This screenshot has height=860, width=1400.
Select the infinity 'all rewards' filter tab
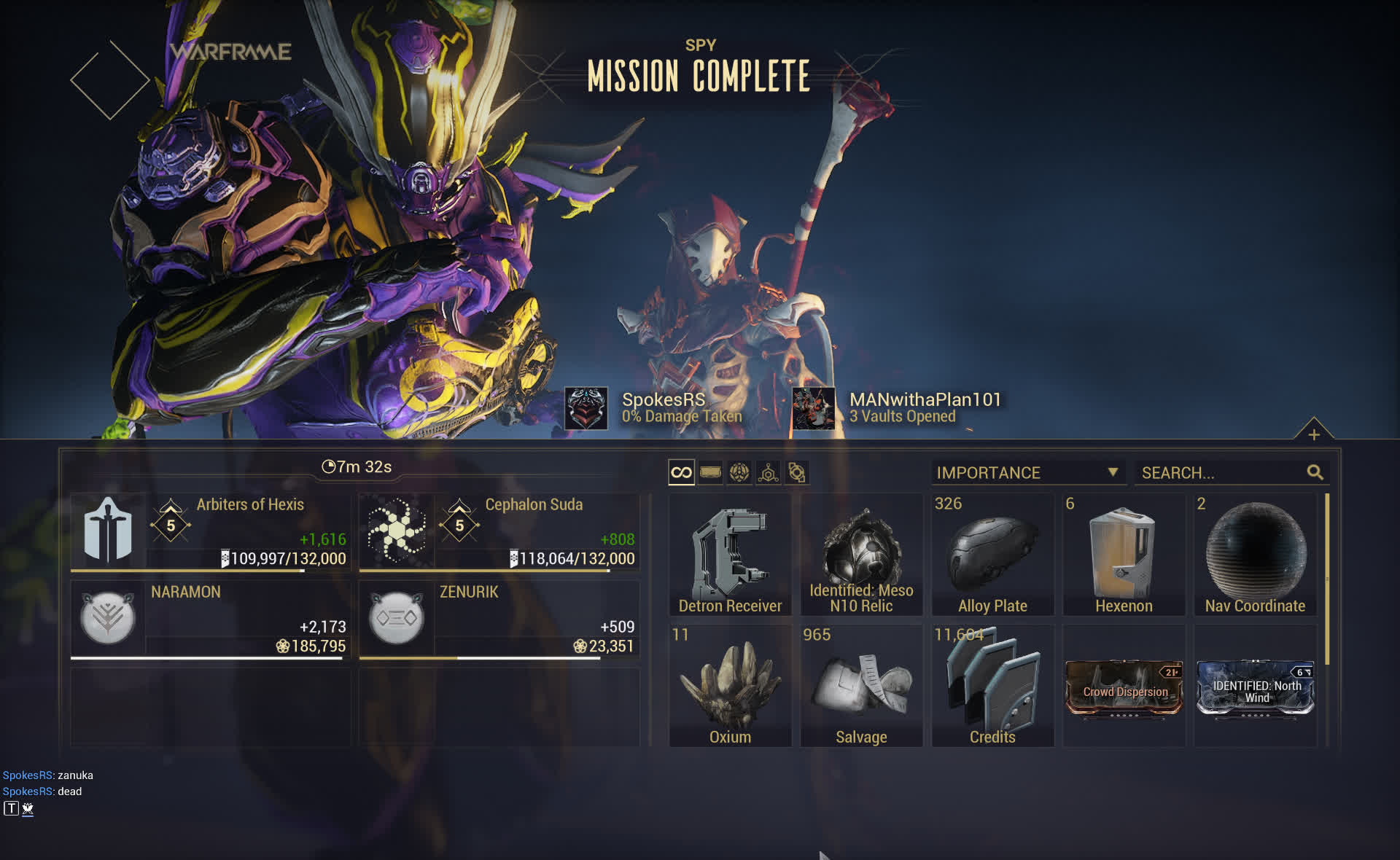(681, 473)
